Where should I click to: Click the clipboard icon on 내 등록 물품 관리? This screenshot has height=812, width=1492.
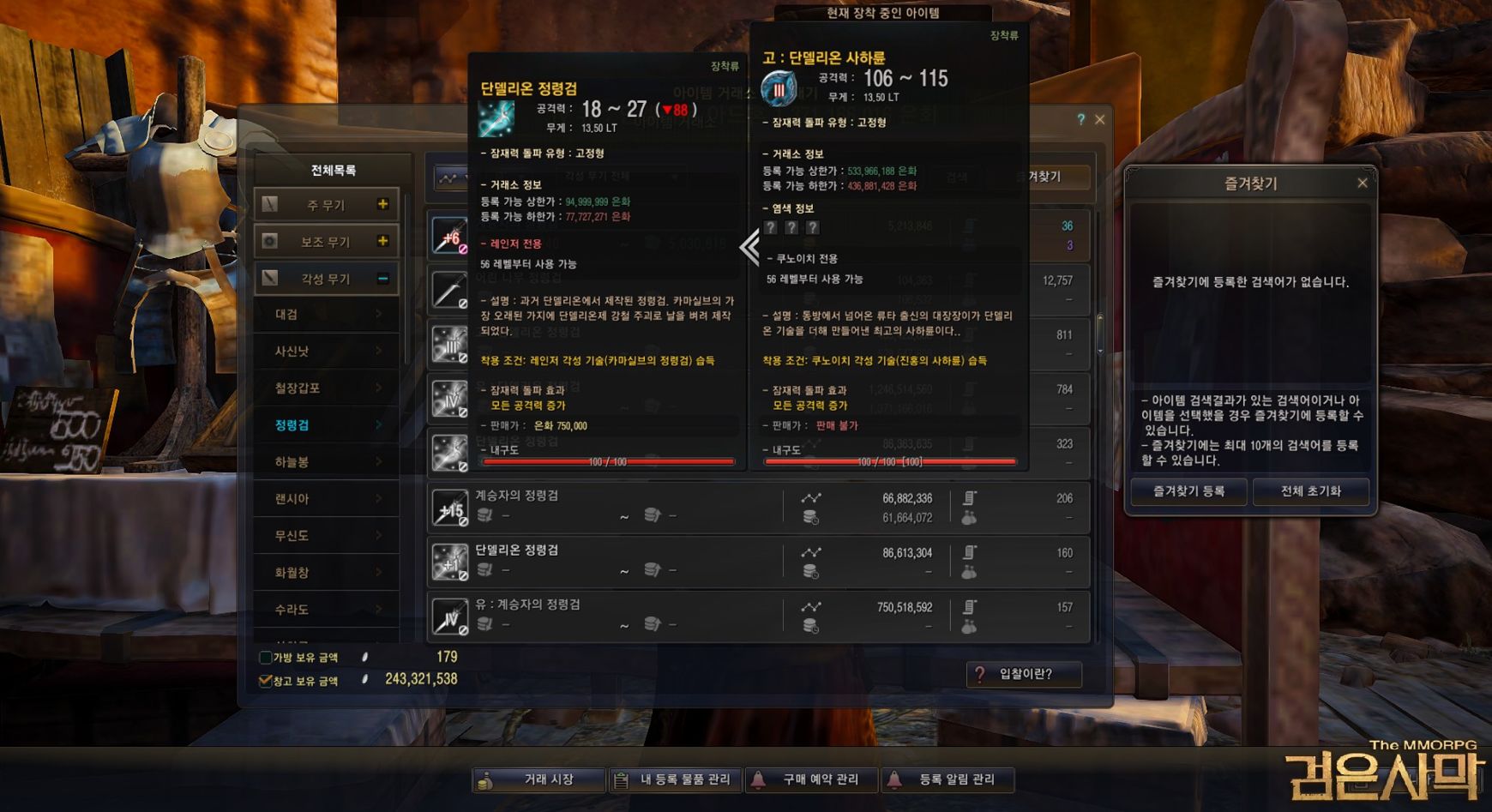[x=619, y=779]
